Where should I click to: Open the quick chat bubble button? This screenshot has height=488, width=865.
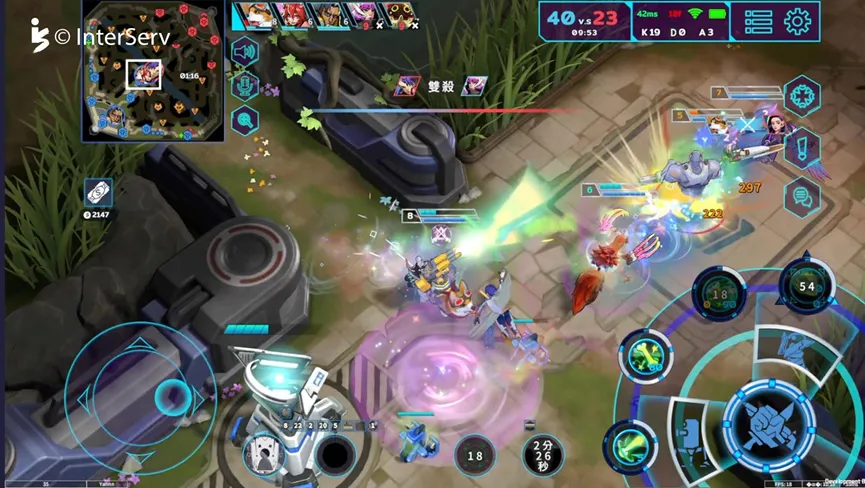(802, 198)
